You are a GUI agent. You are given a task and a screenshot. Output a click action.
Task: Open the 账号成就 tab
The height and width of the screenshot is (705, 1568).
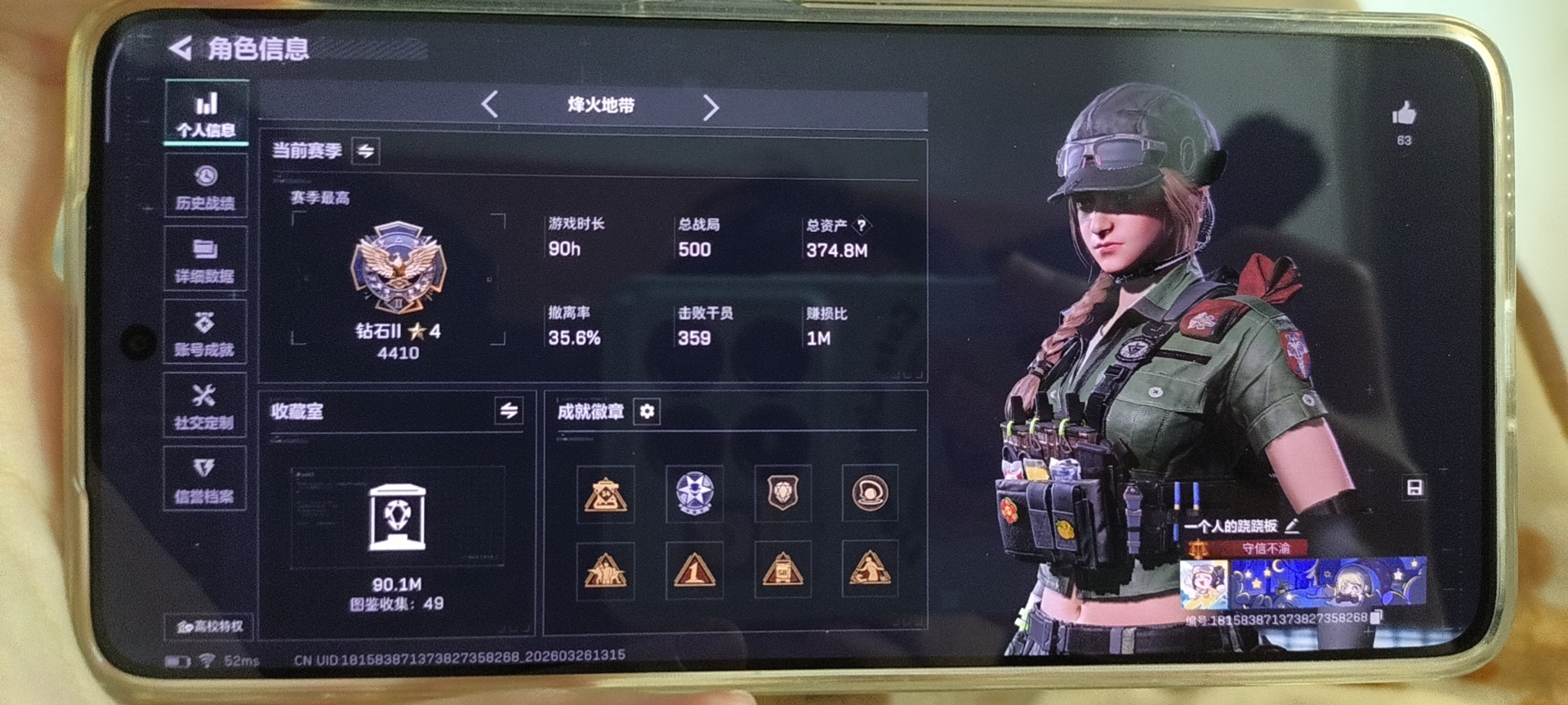point(204,333)
